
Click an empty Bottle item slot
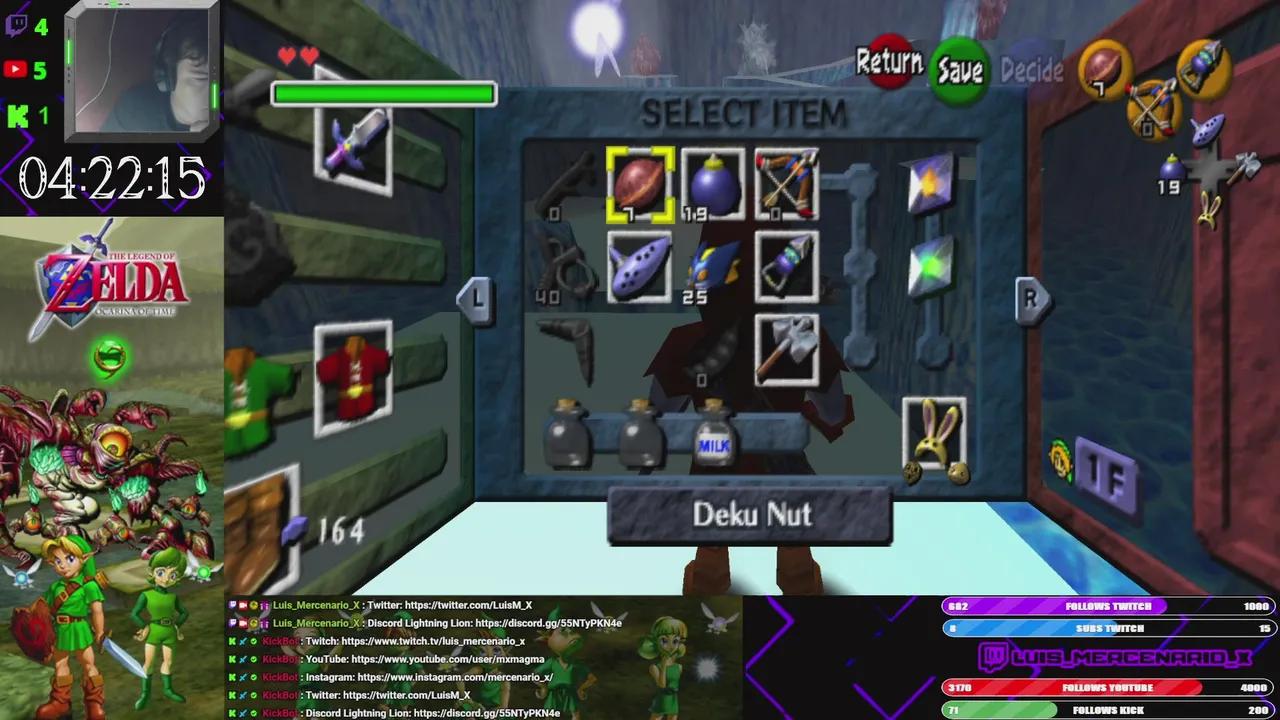568,435
